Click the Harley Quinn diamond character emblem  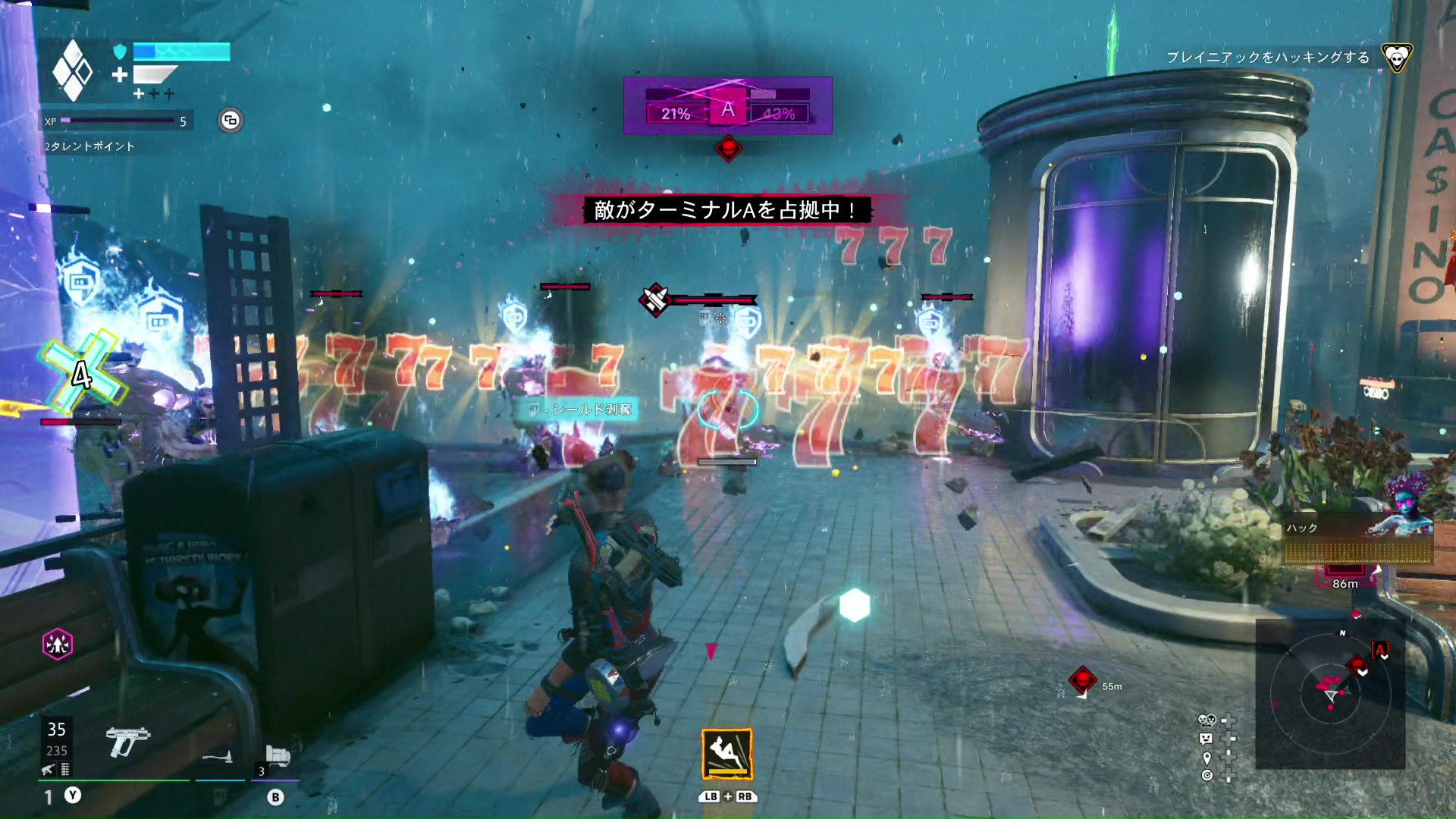pyautogui.click(x=73, y=71)
